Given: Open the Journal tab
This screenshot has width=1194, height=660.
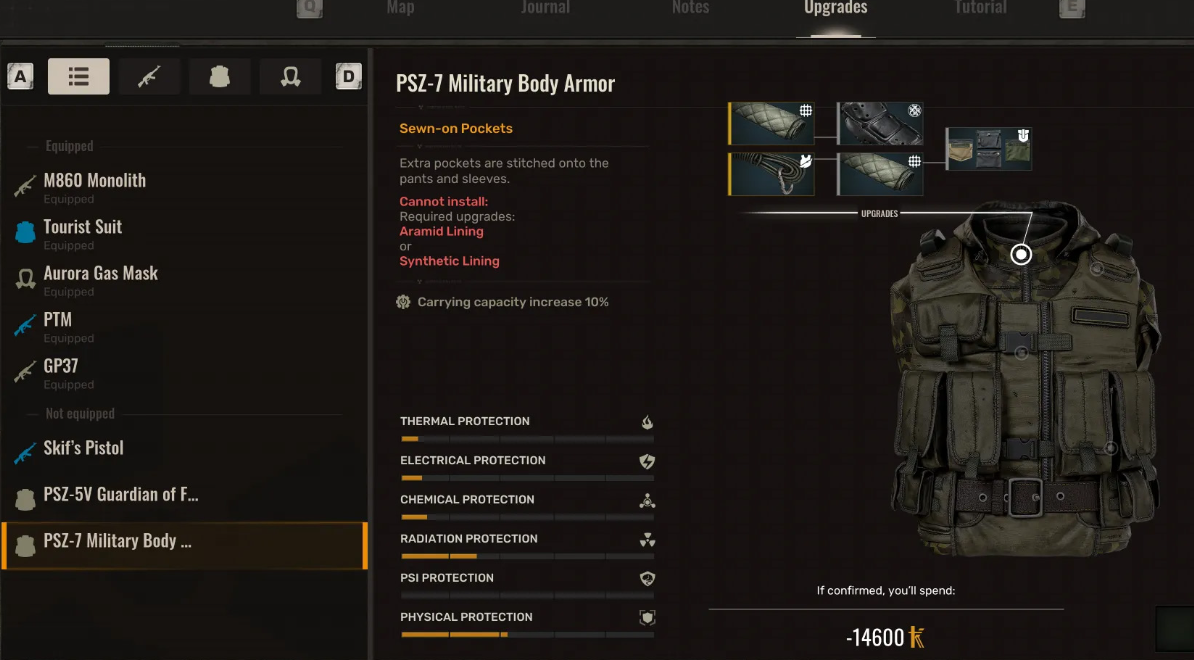Looking at the screenshot, I should click(545, 8).
